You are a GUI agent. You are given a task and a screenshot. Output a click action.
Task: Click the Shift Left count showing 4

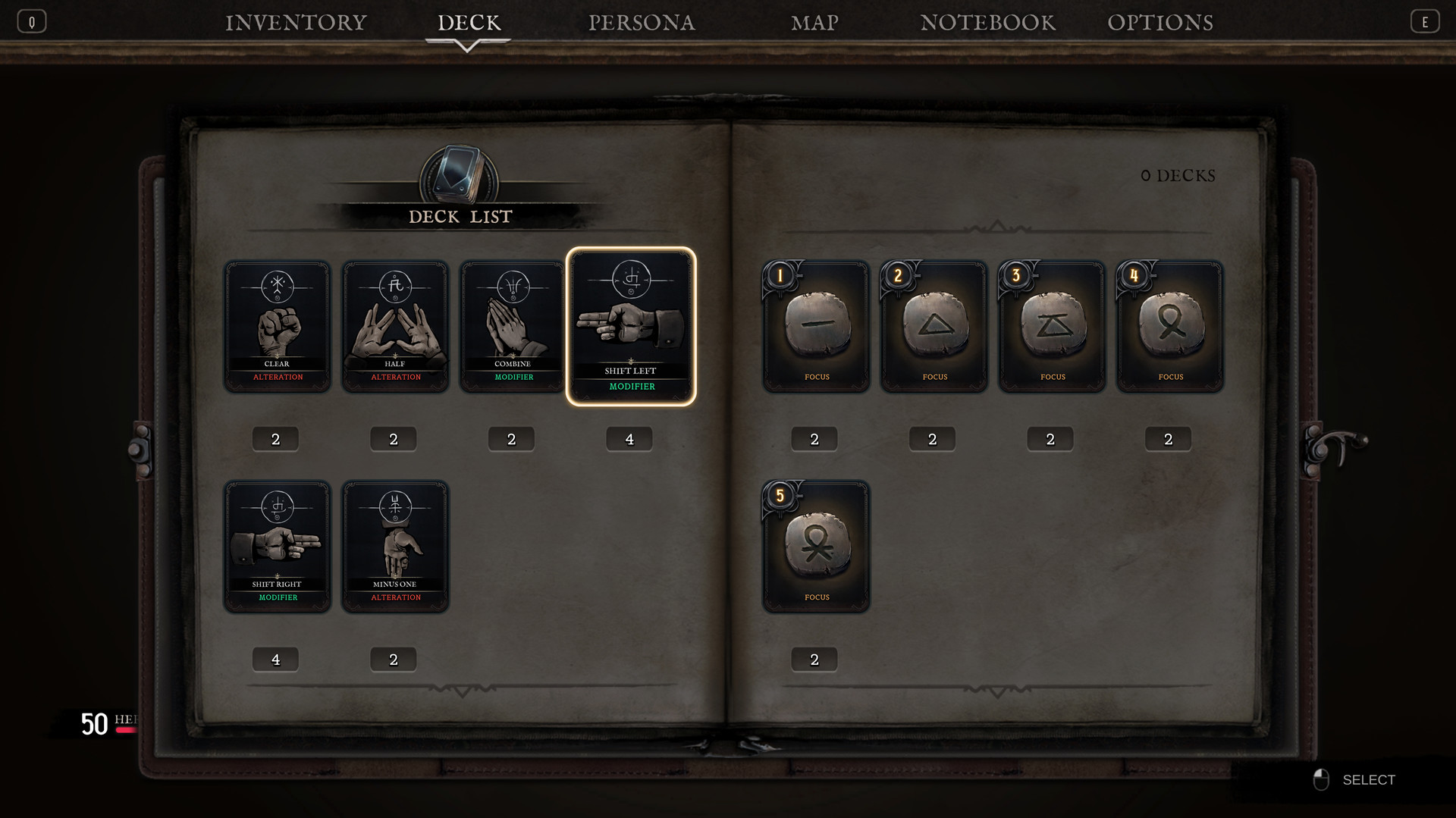tap(629, 438)
